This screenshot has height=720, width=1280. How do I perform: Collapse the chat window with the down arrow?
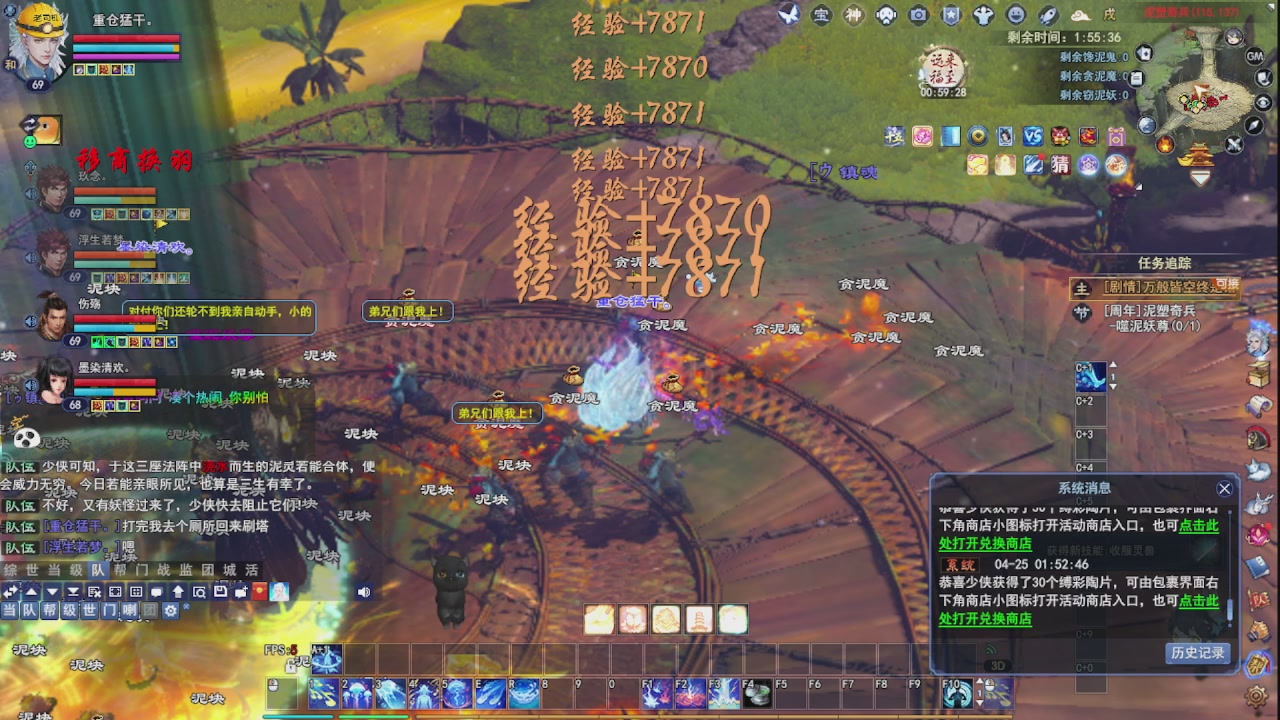50,592
